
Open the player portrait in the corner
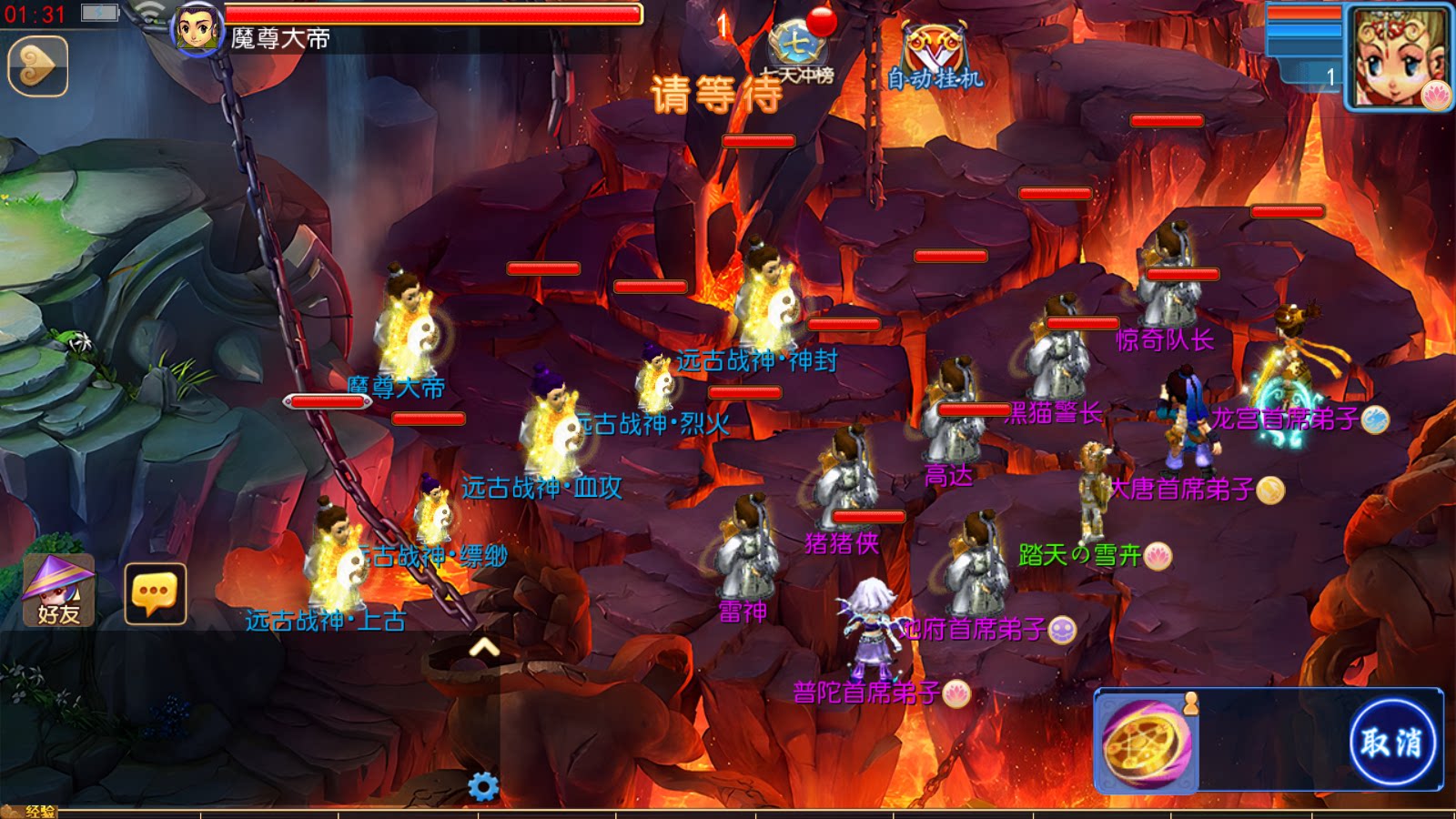[1398, 56]
